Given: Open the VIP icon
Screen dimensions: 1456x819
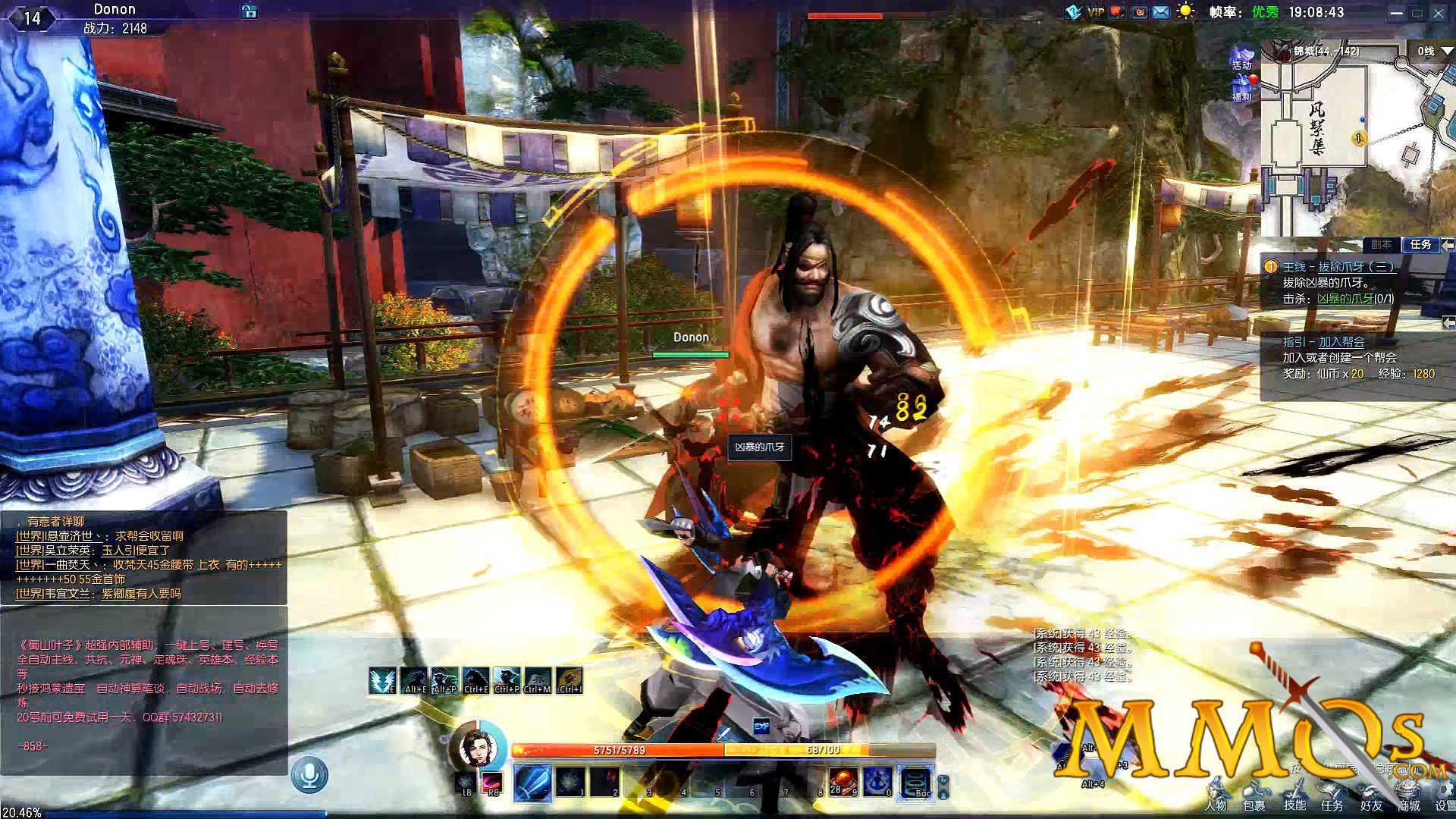Looking at the screenshot, I should (x=1095, y=12).
